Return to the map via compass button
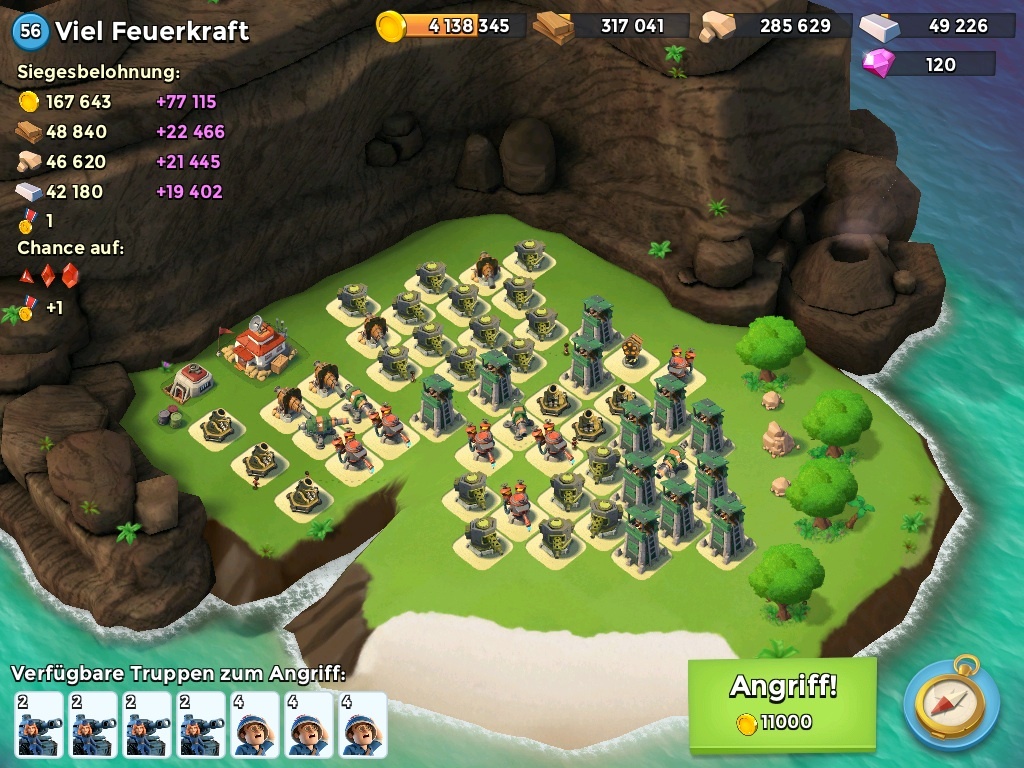Screen dimensions: 1024x768 pyautogui.click(x=951, y=703)
